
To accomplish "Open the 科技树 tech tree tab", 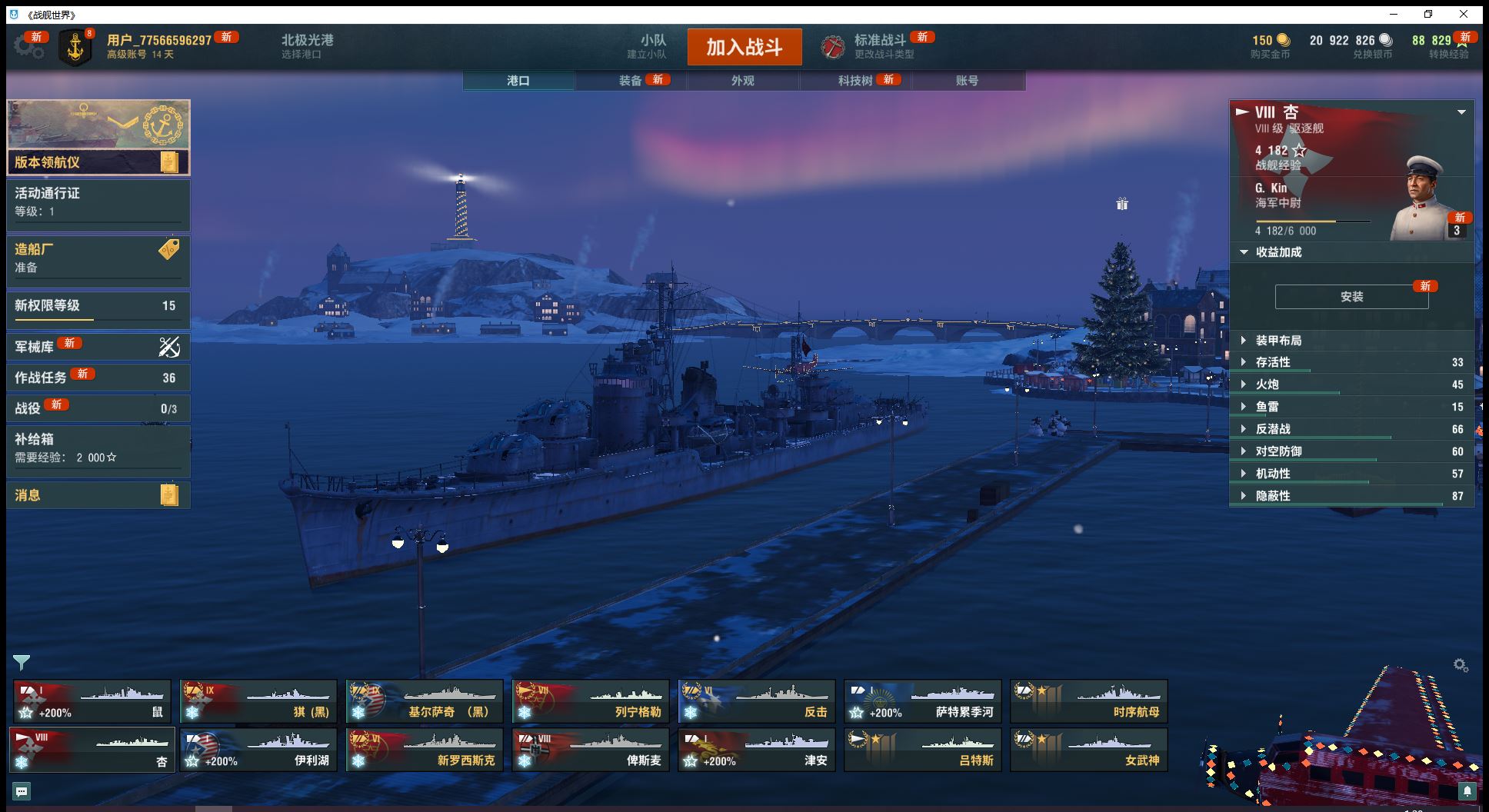I will point(855,81).
